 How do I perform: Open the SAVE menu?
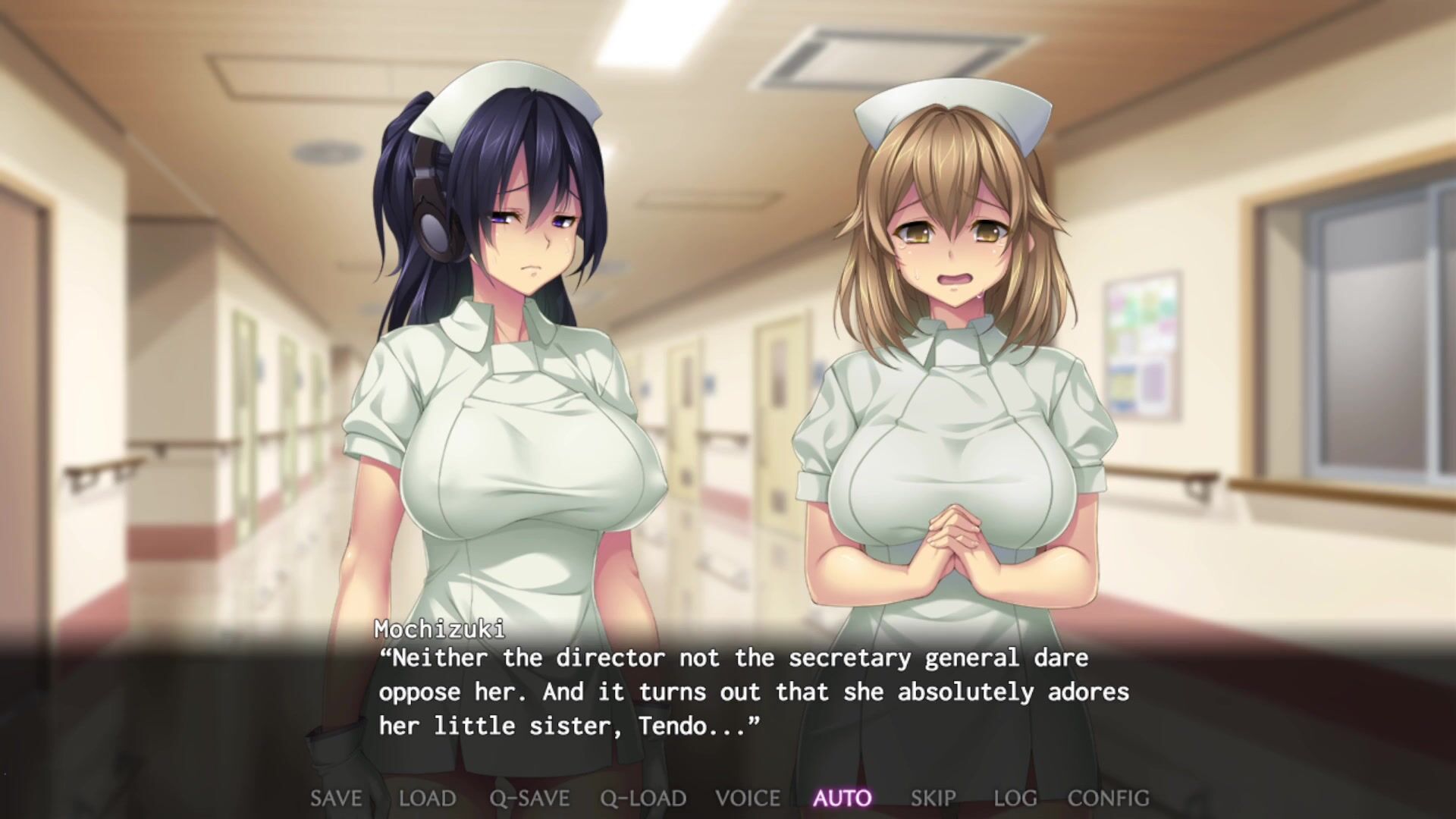pos(336,799)
